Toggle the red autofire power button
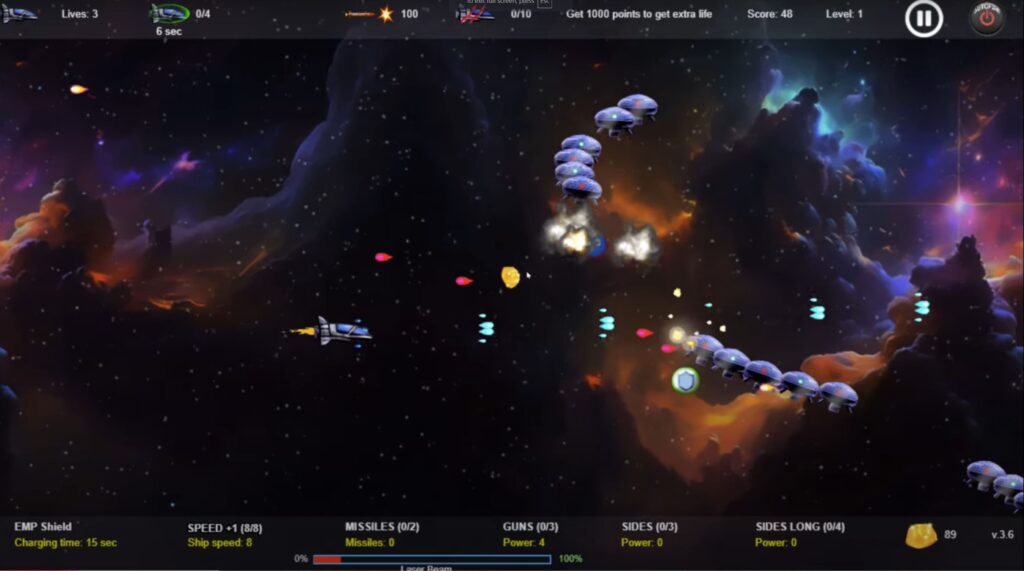 click(x=986, y=18)
